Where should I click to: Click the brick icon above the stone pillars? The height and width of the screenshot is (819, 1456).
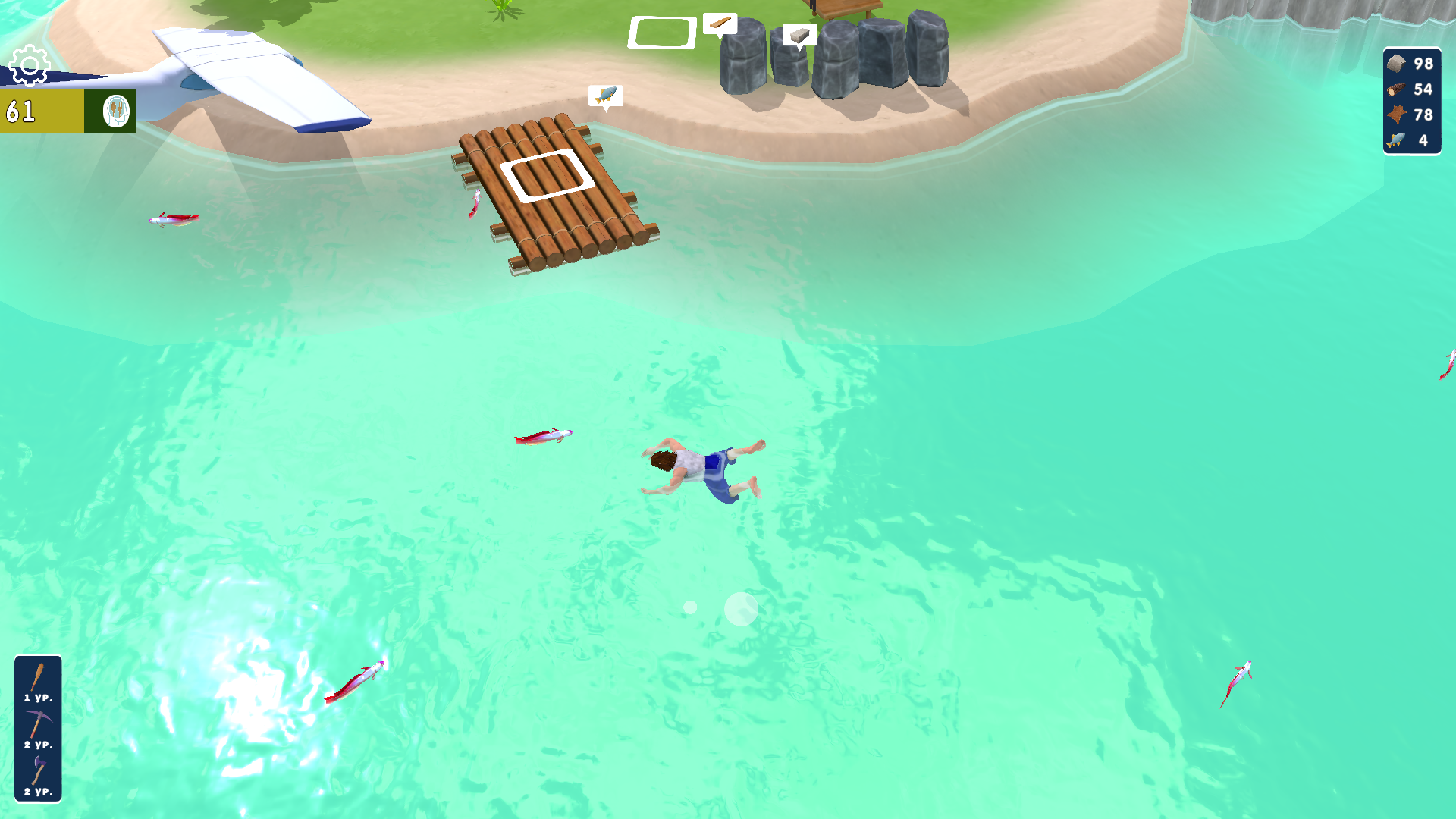[800, 33]
